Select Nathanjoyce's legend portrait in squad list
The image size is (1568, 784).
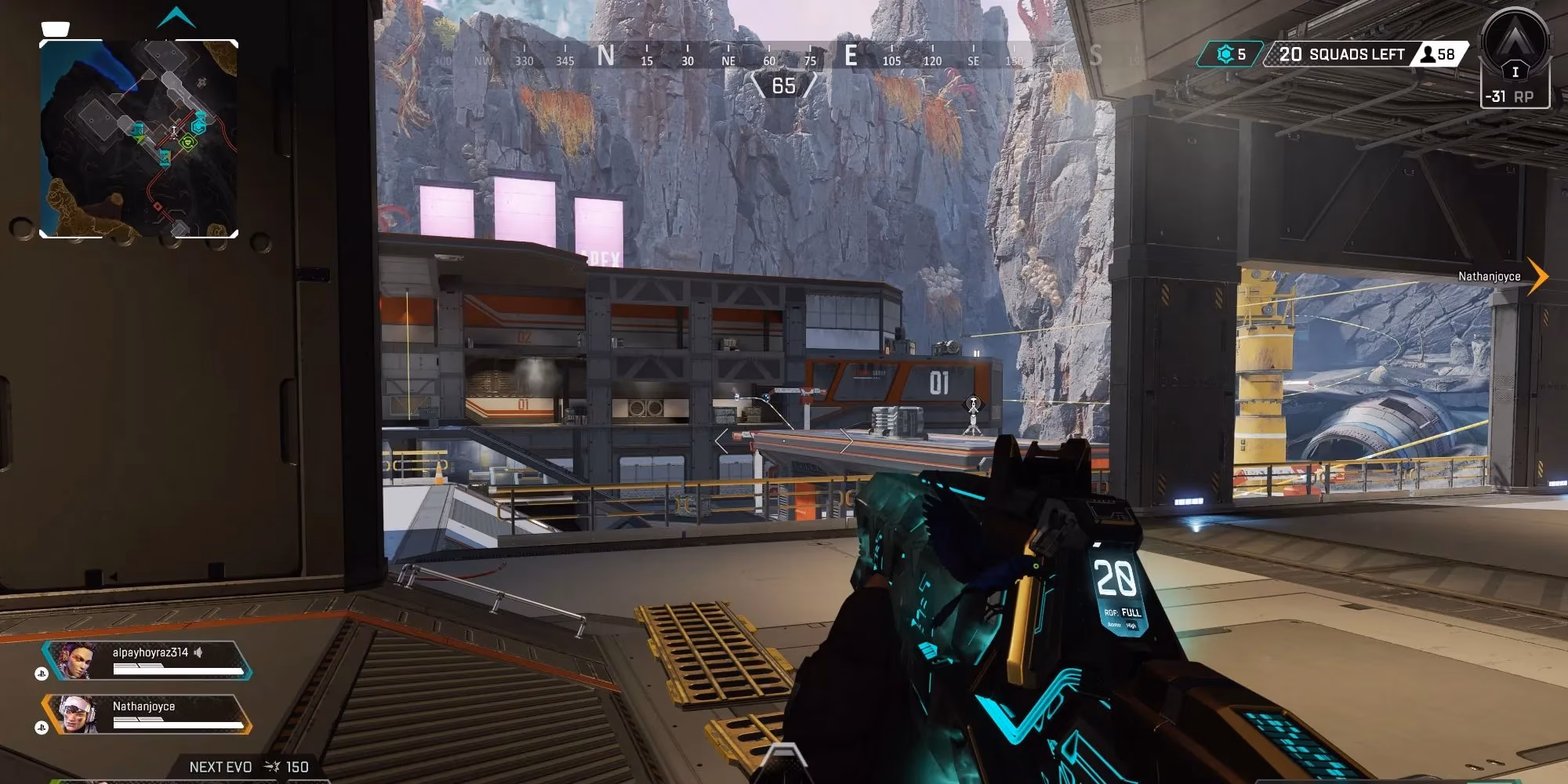point(77,714)
